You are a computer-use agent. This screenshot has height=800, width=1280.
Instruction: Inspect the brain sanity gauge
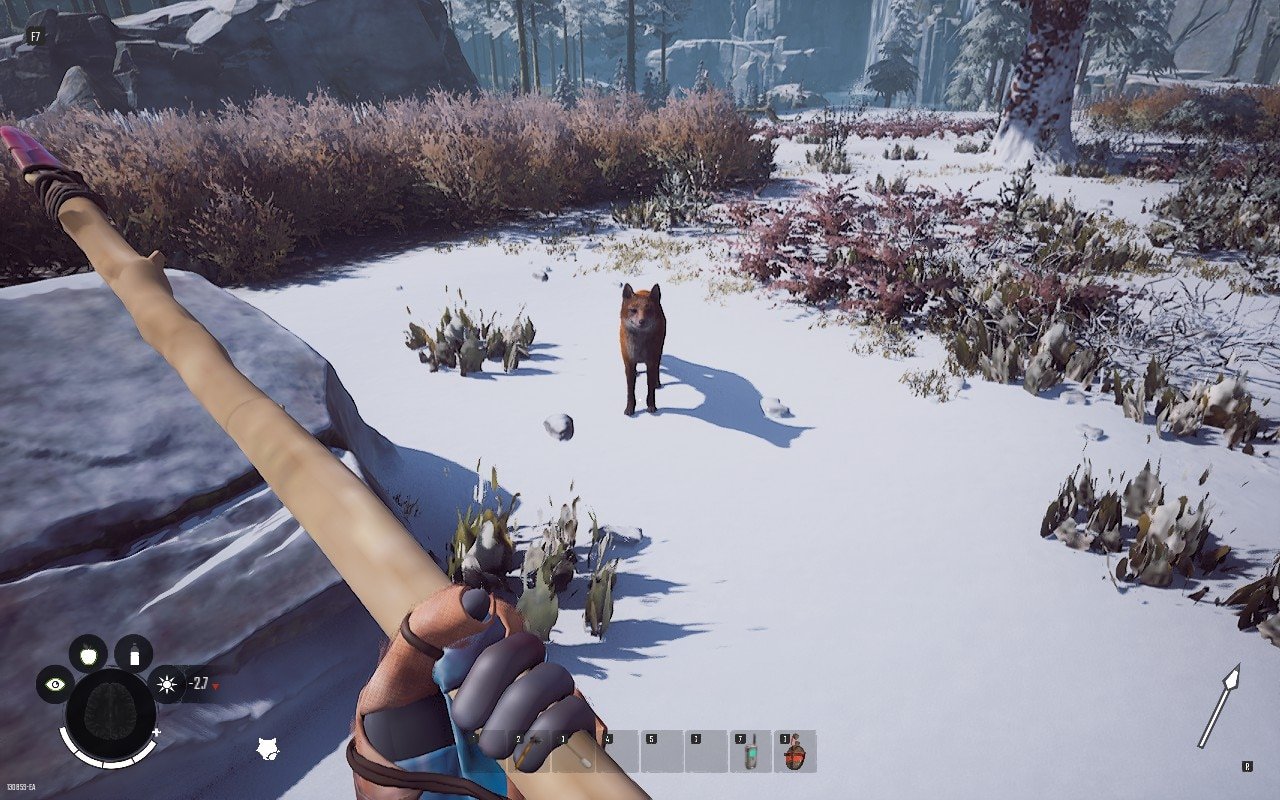tap(110, 712)
